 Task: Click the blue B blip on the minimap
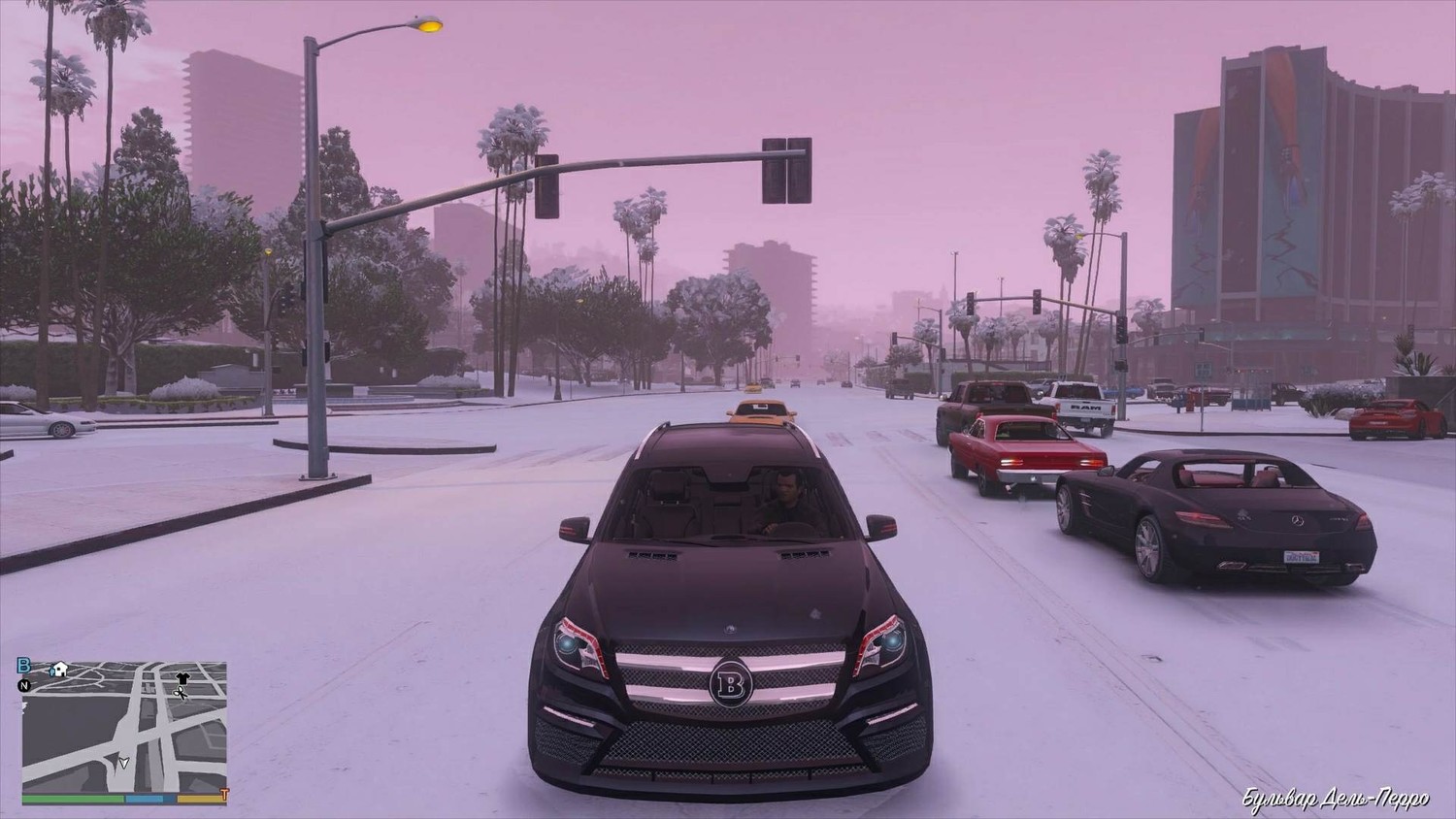click(24, 666)
